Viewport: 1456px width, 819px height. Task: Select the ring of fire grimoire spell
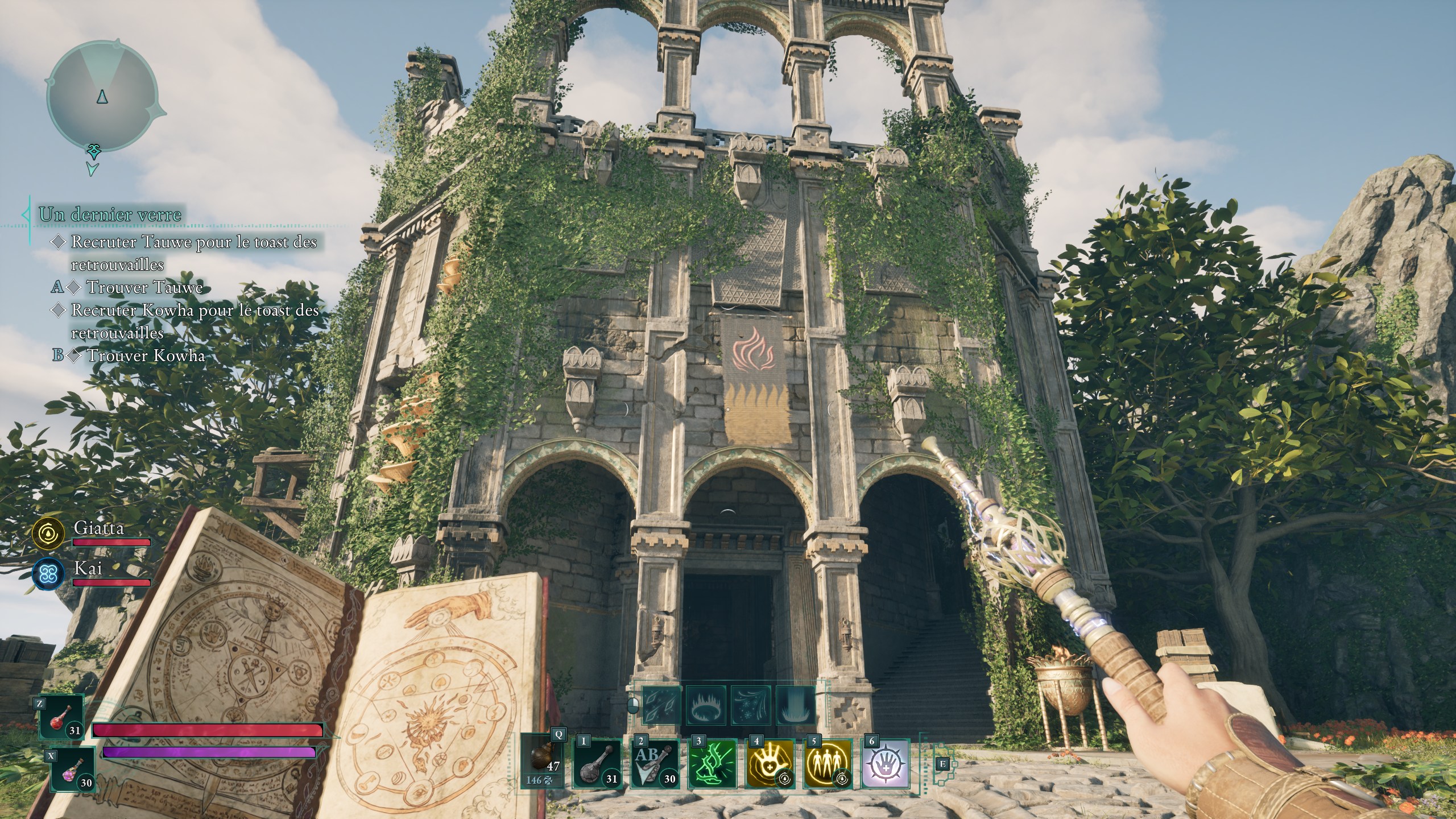pyautogui.click(x=706, y=705)
